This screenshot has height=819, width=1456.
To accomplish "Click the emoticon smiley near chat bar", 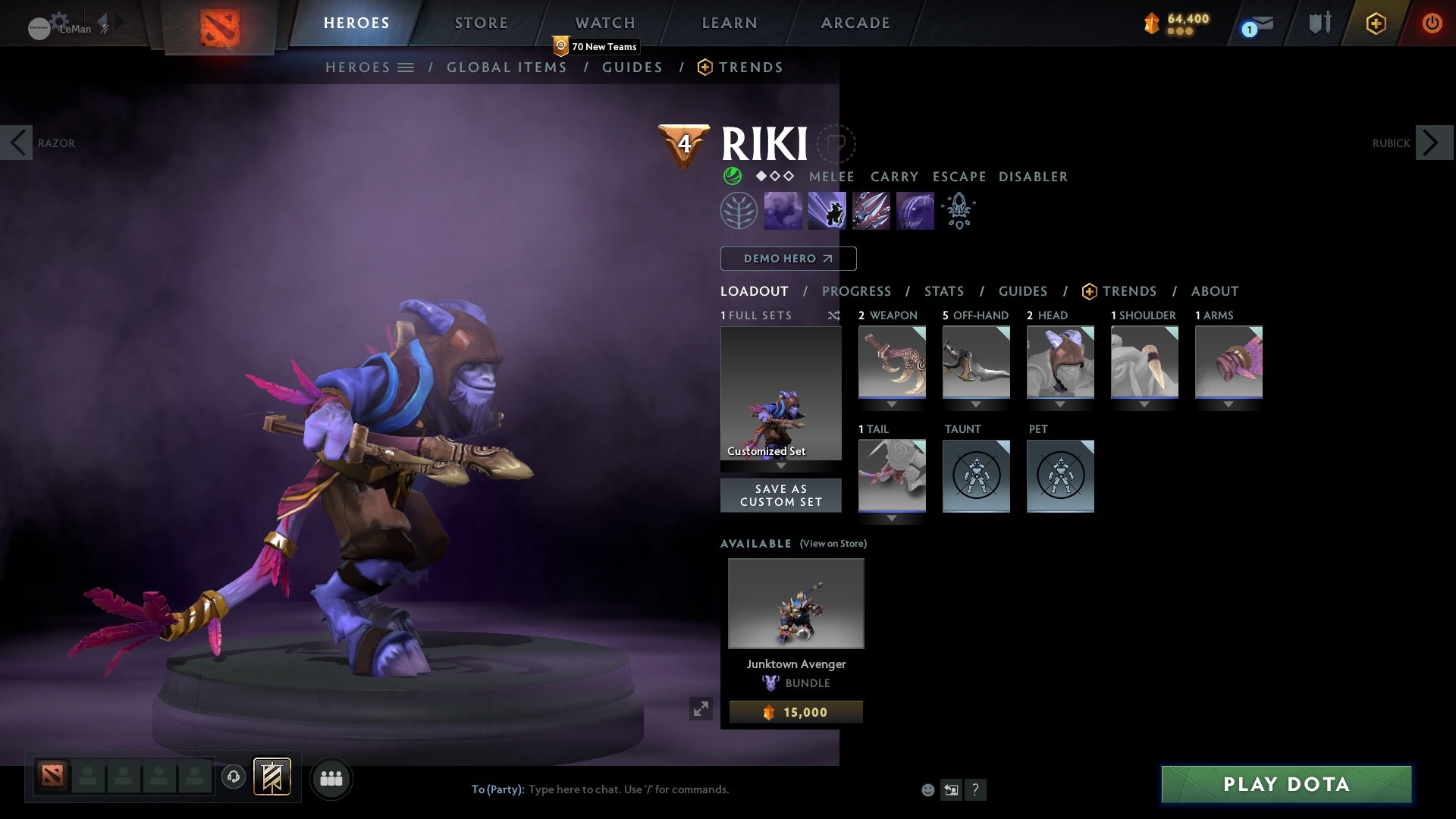I will [927, 789].
